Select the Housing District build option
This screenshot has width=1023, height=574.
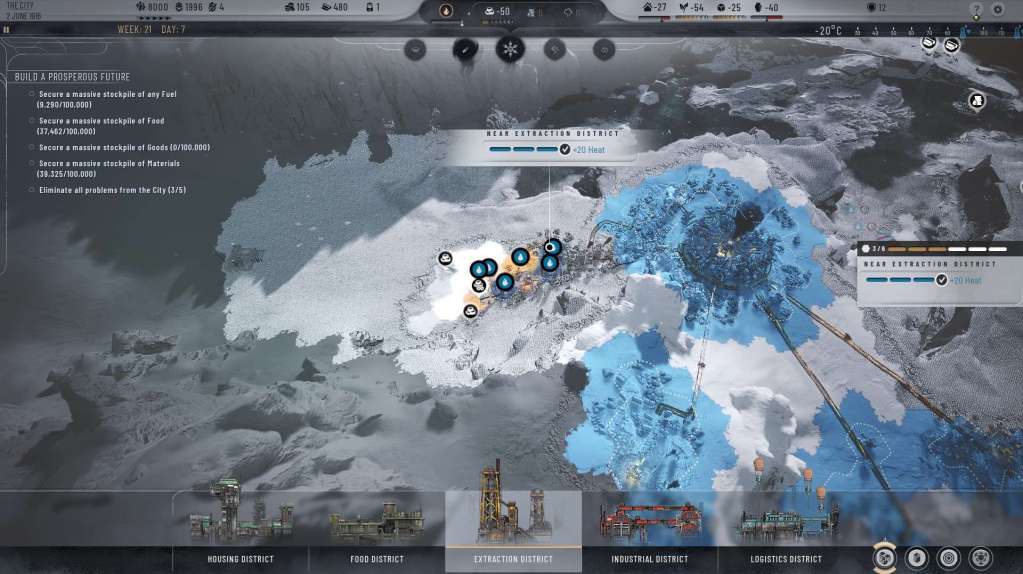coord(240,559)
